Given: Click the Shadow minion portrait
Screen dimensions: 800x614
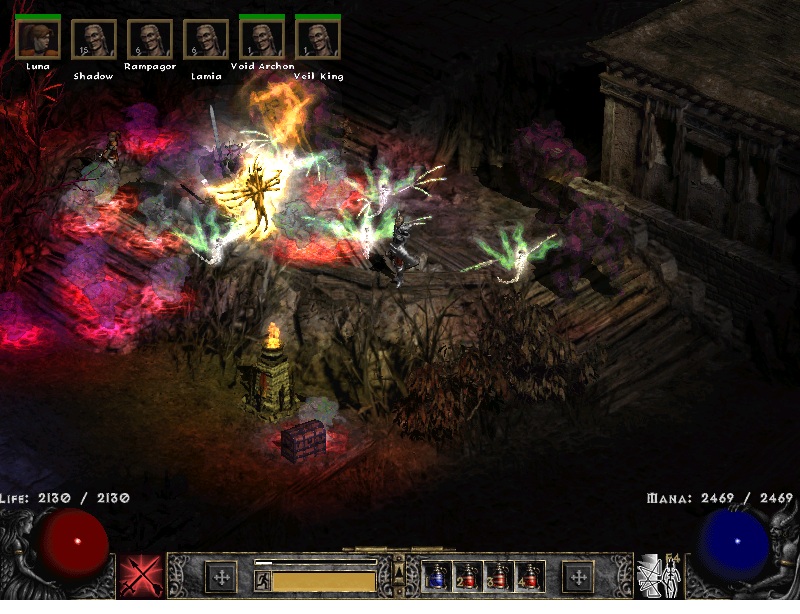Looking at the screenshot, I should 93,39.
